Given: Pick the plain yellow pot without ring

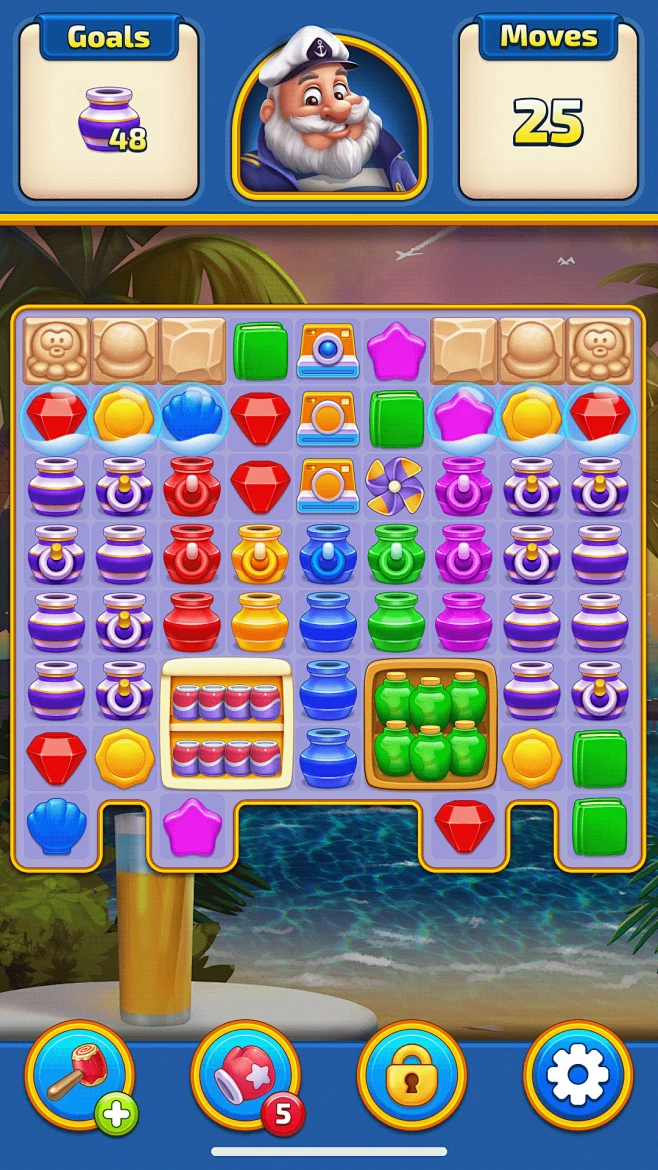Looking at the screenshot, I should click(260, 621).
